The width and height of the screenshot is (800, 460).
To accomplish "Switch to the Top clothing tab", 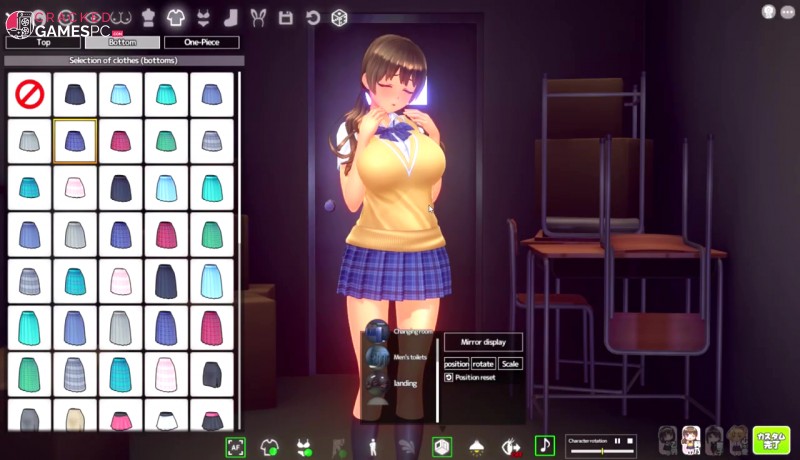I will tap(43, 43).
